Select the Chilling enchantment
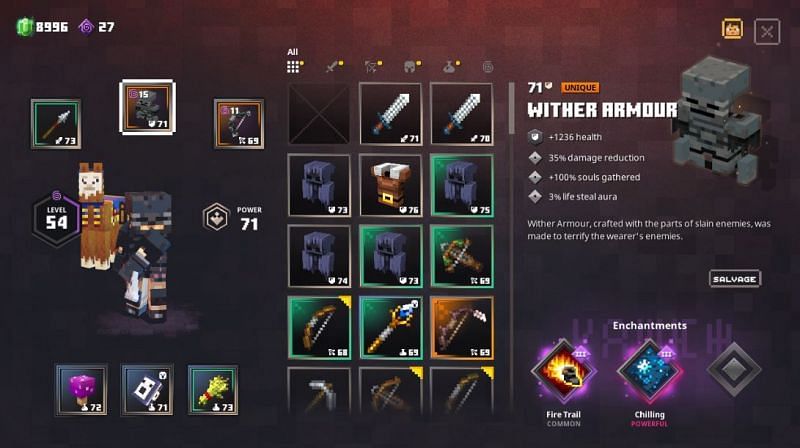Image resolution: width=800 pixels, height=448 pixels. click(649, 372)
